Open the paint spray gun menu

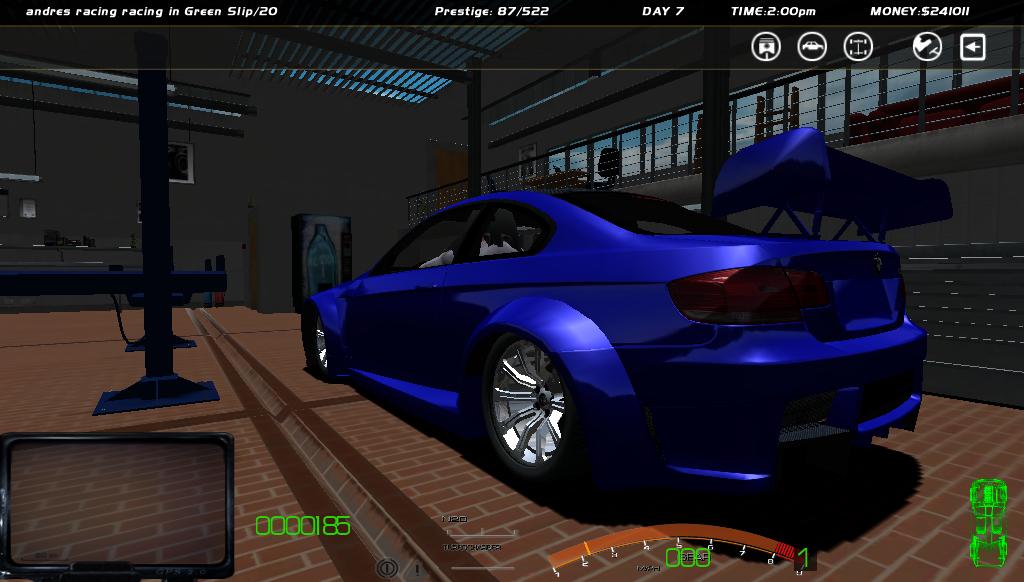927,46
